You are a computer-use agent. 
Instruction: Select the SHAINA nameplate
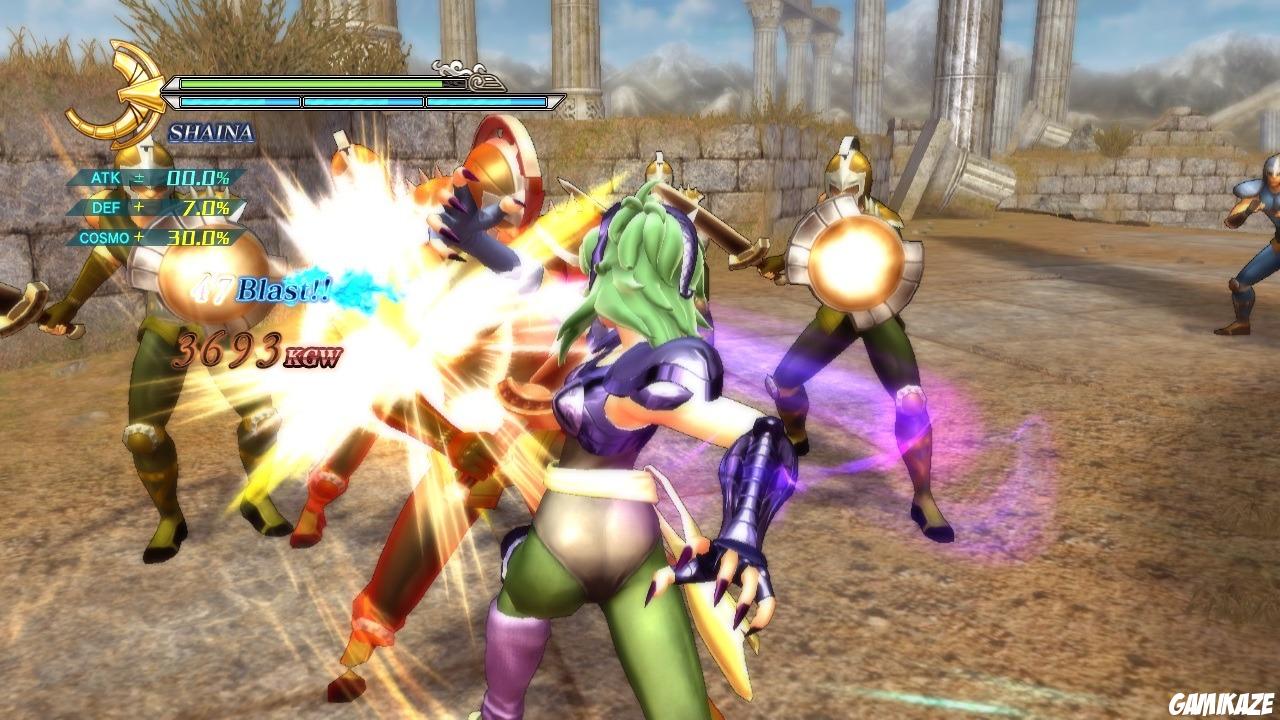click(212, 133)
